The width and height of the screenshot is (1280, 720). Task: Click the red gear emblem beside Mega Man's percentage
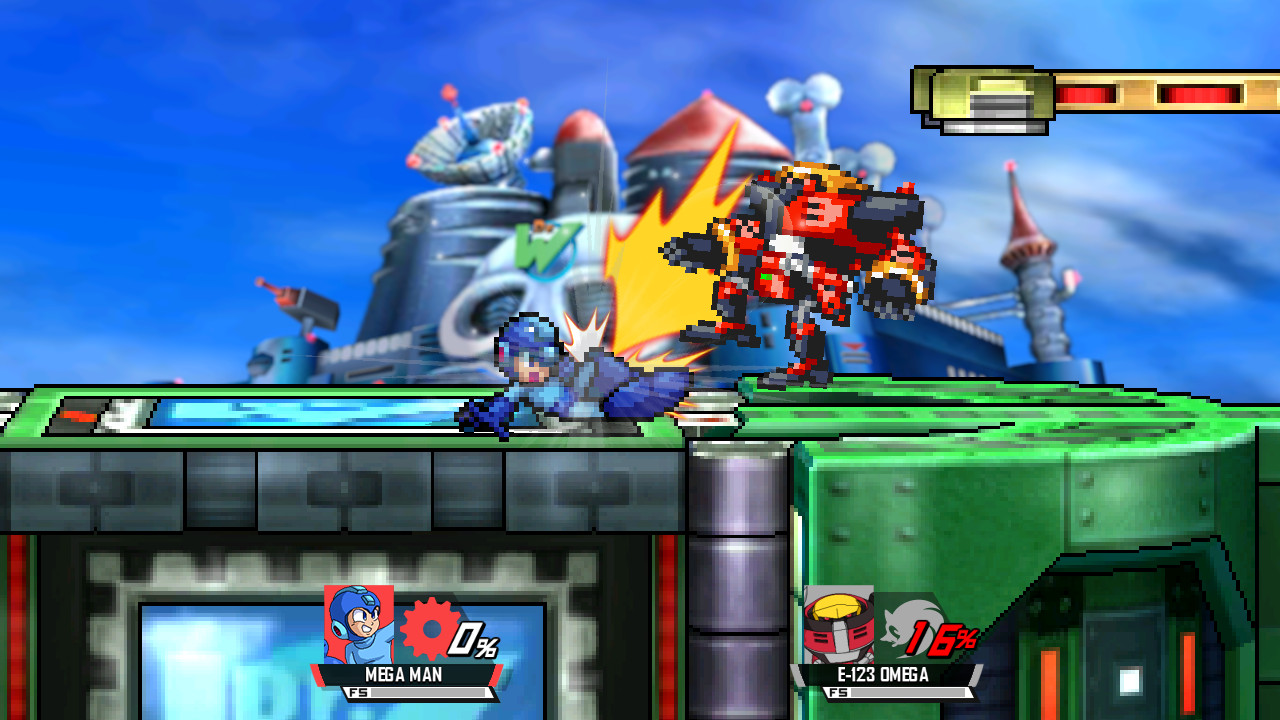(x=433, y=629)
